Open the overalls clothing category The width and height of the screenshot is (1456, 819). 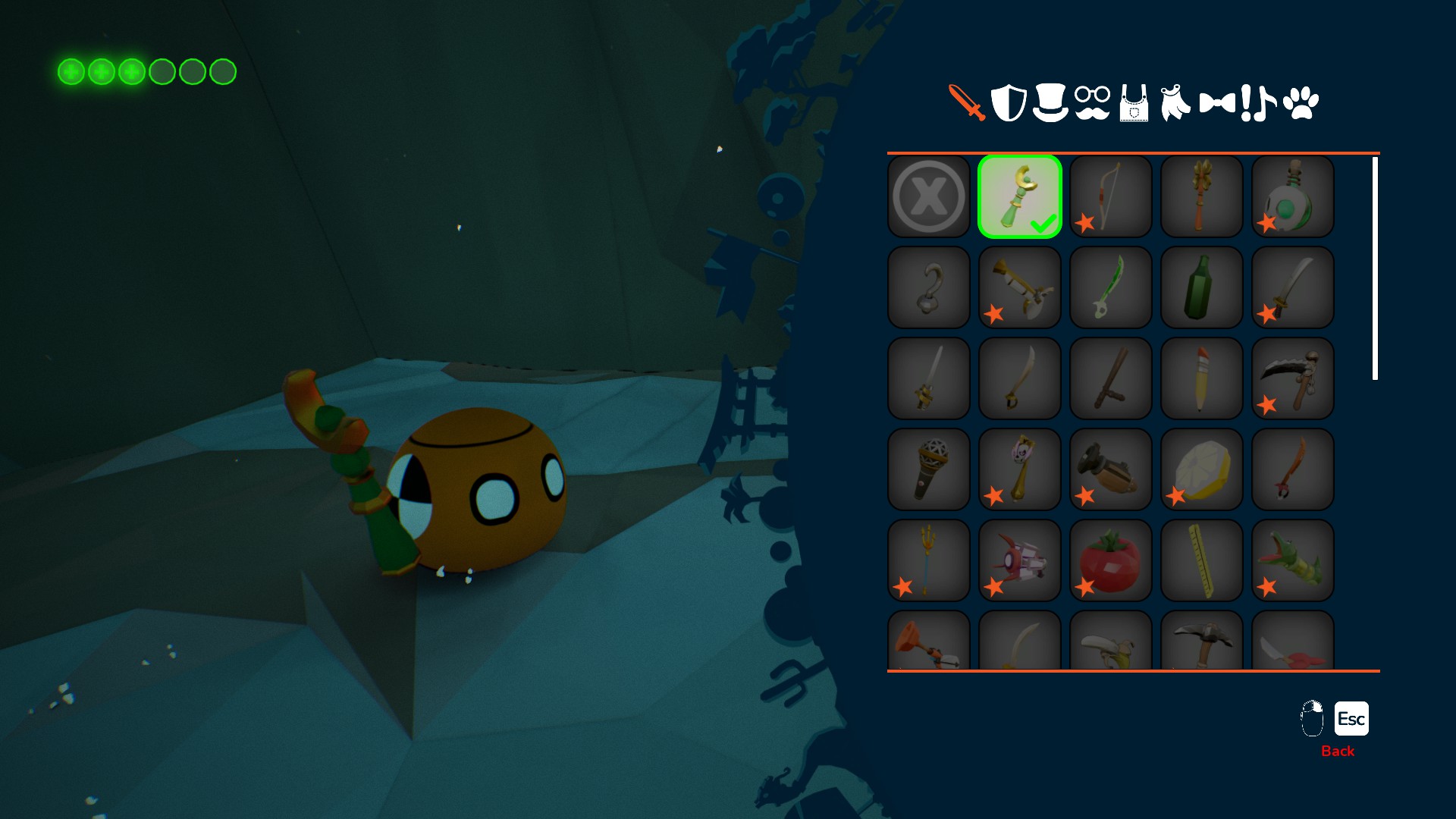point(1134,103)
